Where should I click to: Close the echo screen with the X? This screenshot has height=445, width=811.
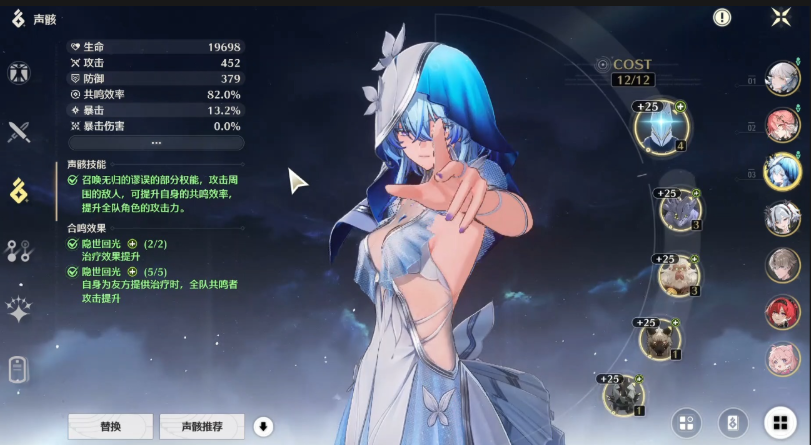coord(781,17)
